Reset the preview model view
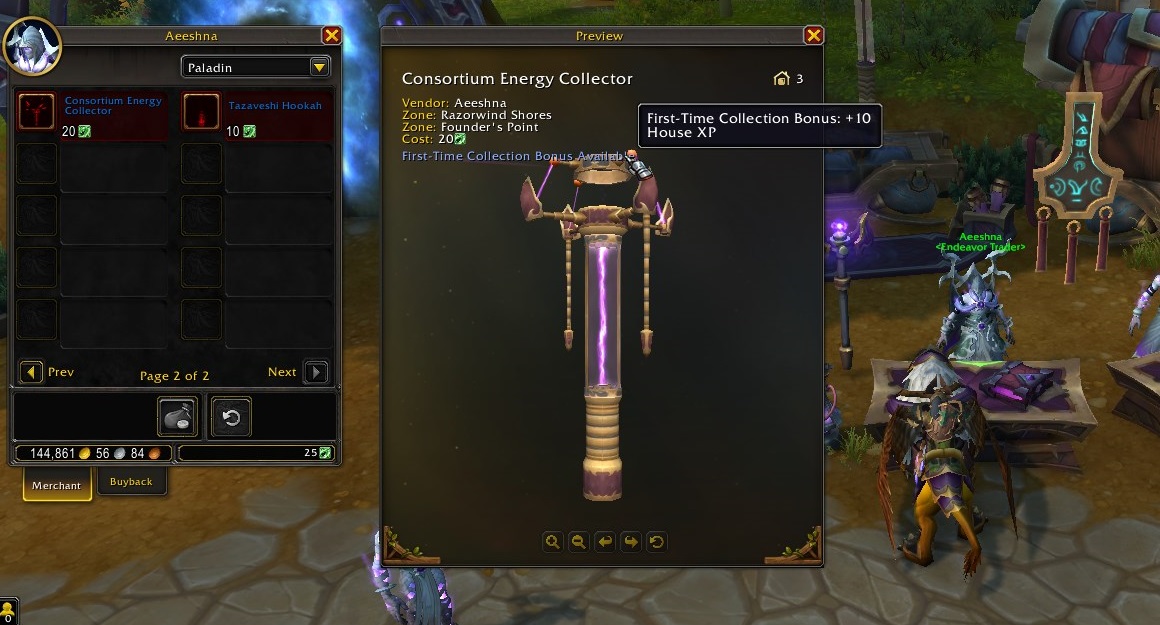1160x625 pixels. [x=656, y=542]
